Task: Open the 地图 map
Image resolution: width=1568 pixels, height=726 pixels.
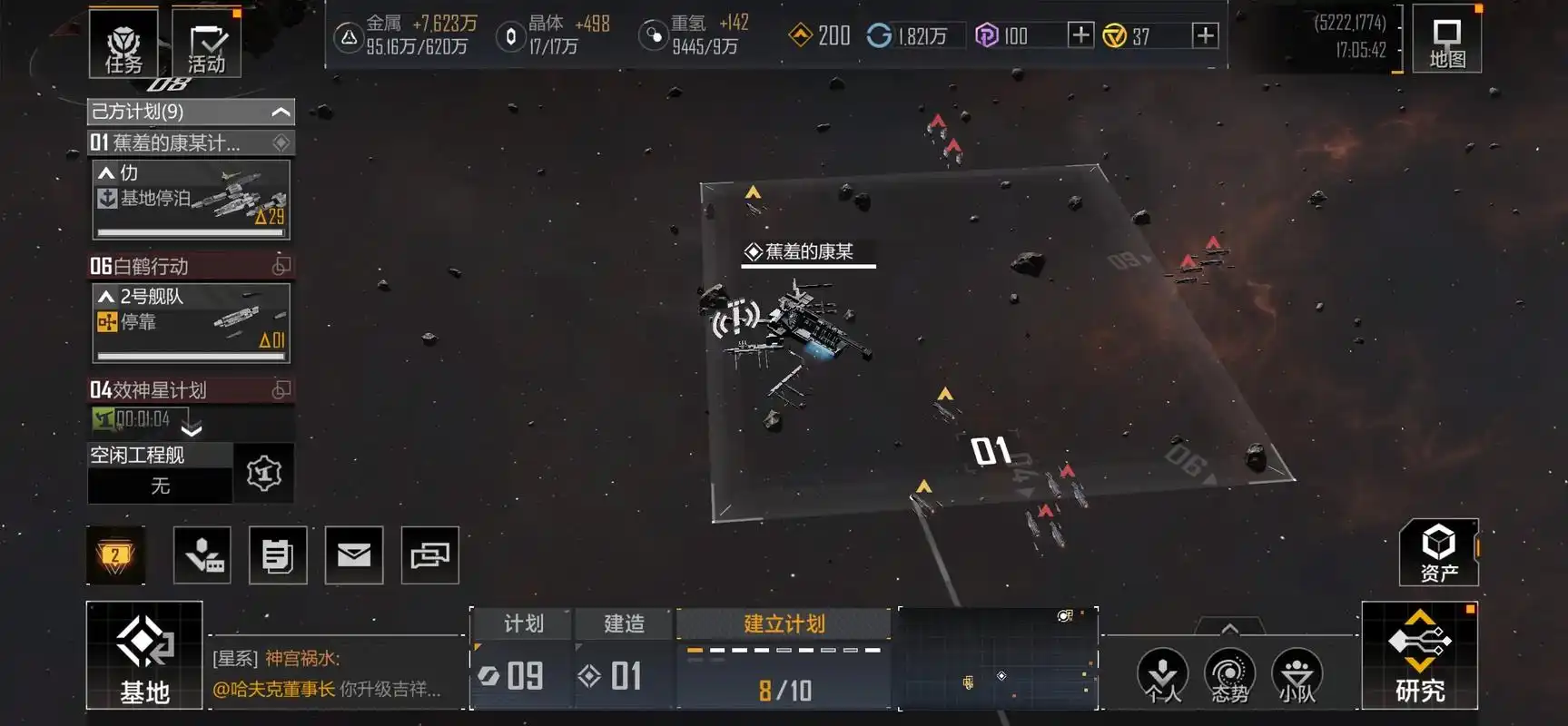Action: pyautogui.click(x=1446, y=43)
